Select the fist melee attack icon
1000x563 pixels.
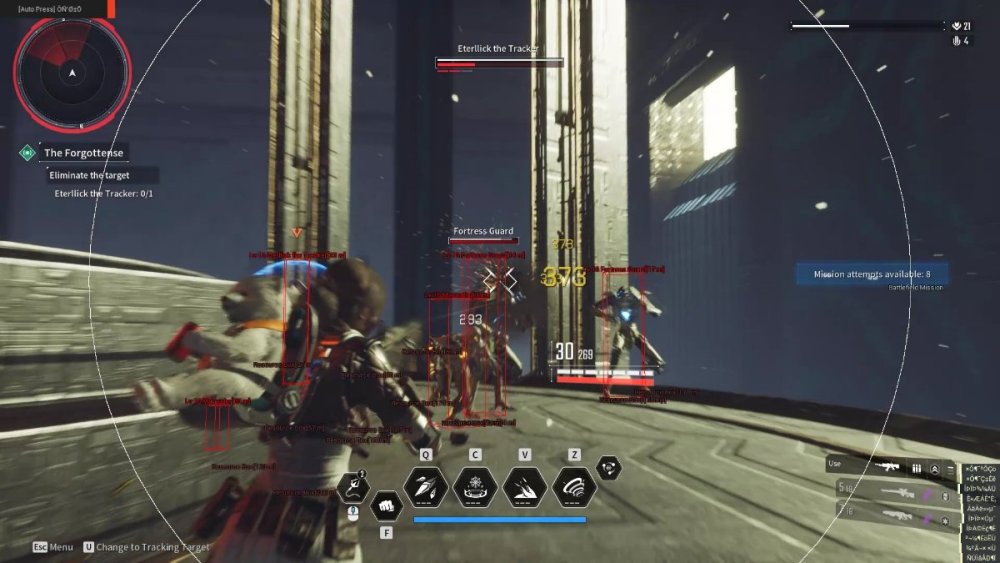[x=386, y=505]
